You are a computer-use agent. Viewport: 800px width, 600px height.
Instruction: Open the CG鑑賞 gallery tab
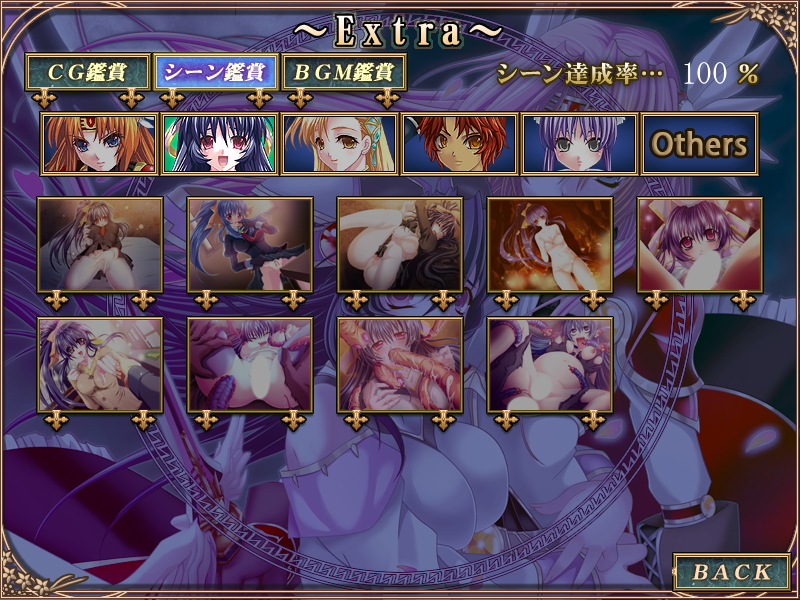pyautogui.click(x=88, y=73)
